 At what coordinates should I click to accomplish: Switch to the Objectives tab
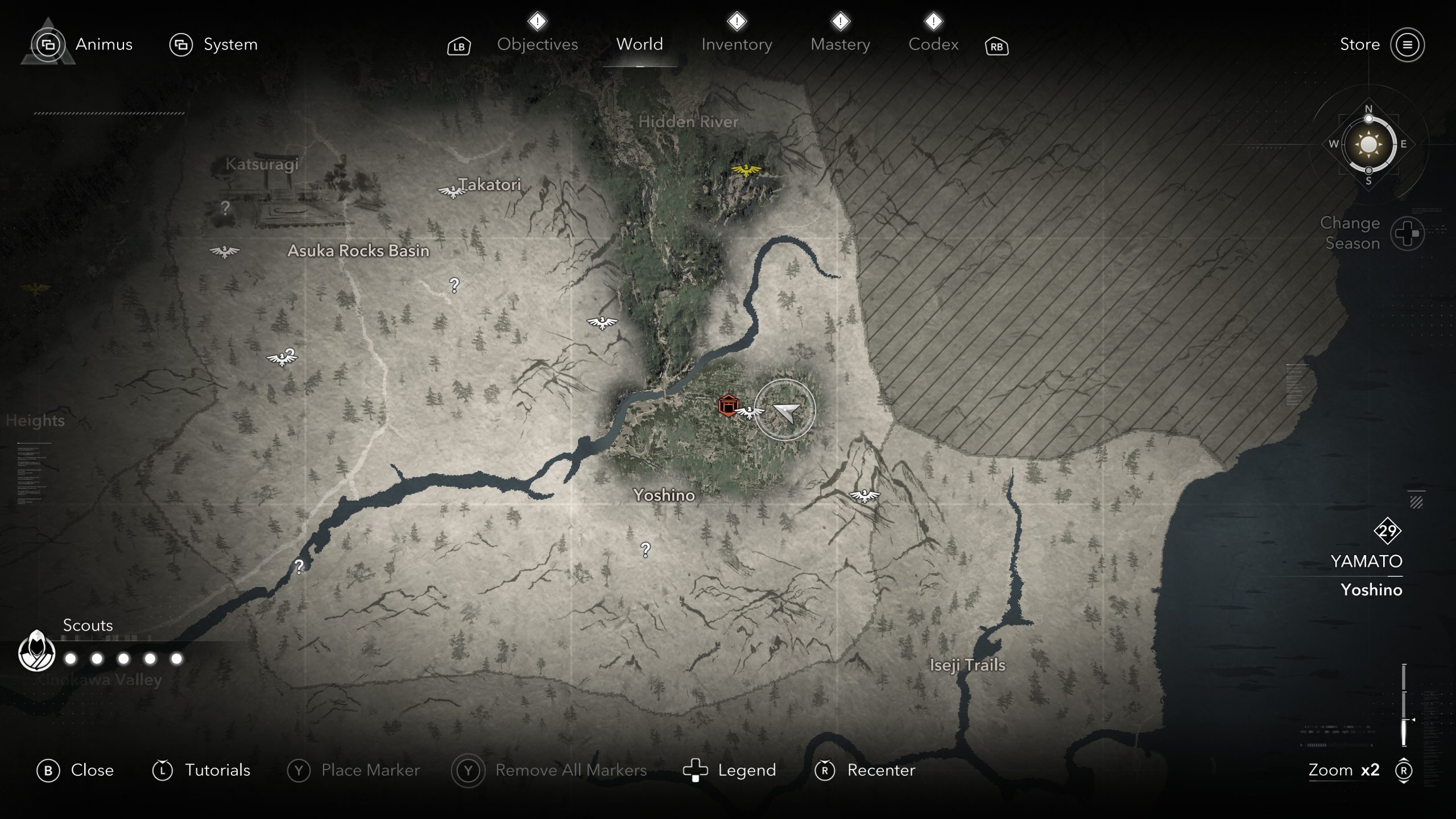(537, 44)
